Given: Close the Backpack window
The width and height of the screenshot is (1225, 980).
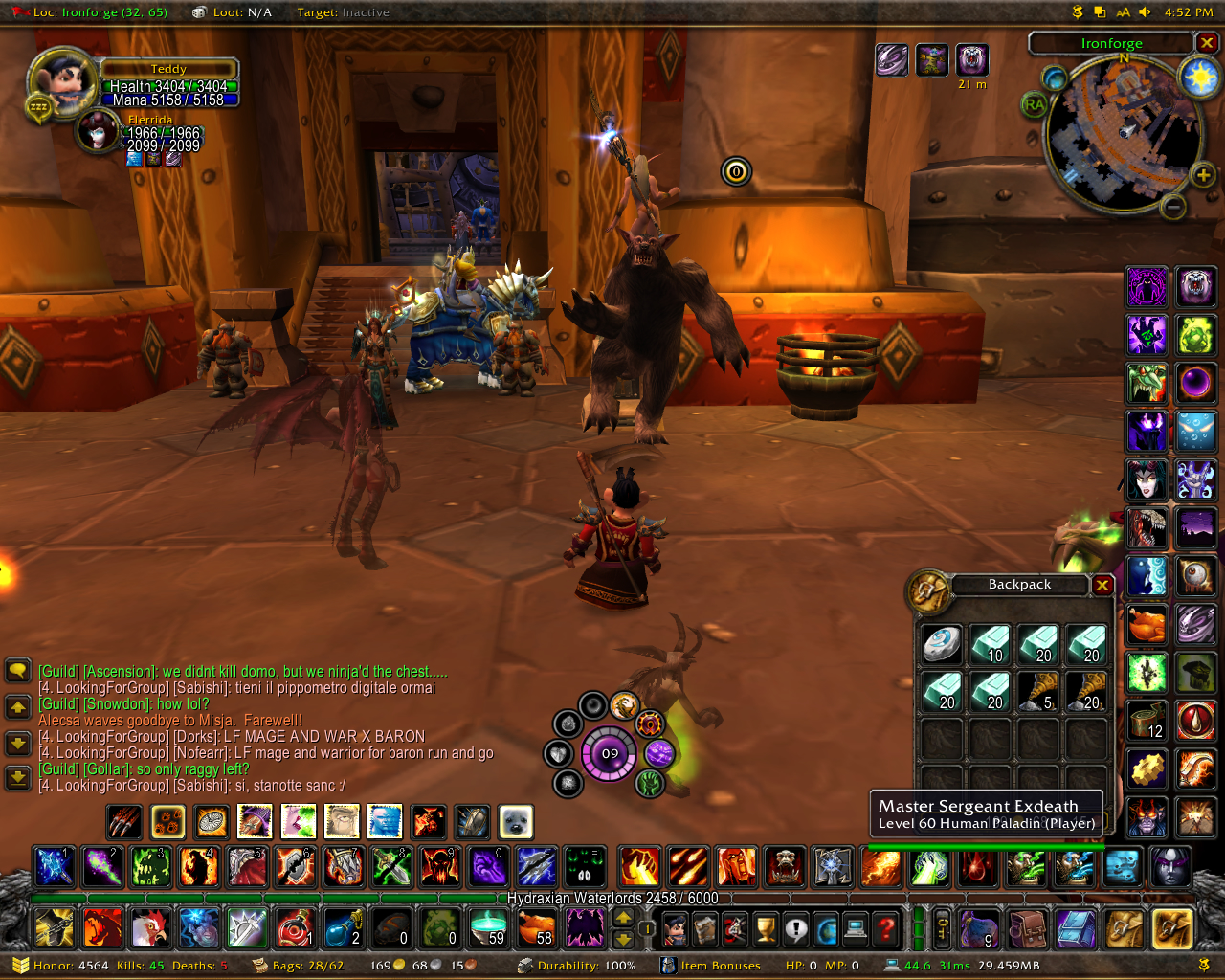Looking at the screenshot, I should point(1102,585).
